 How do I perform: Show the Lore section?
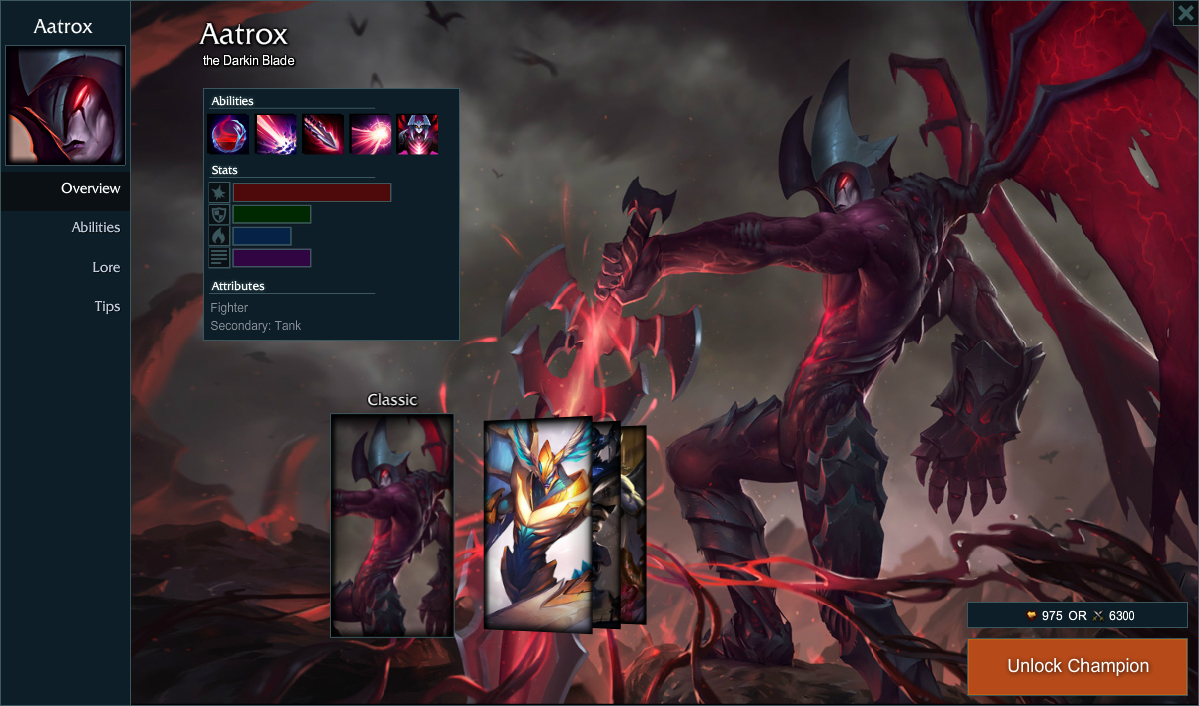[106, 268]
